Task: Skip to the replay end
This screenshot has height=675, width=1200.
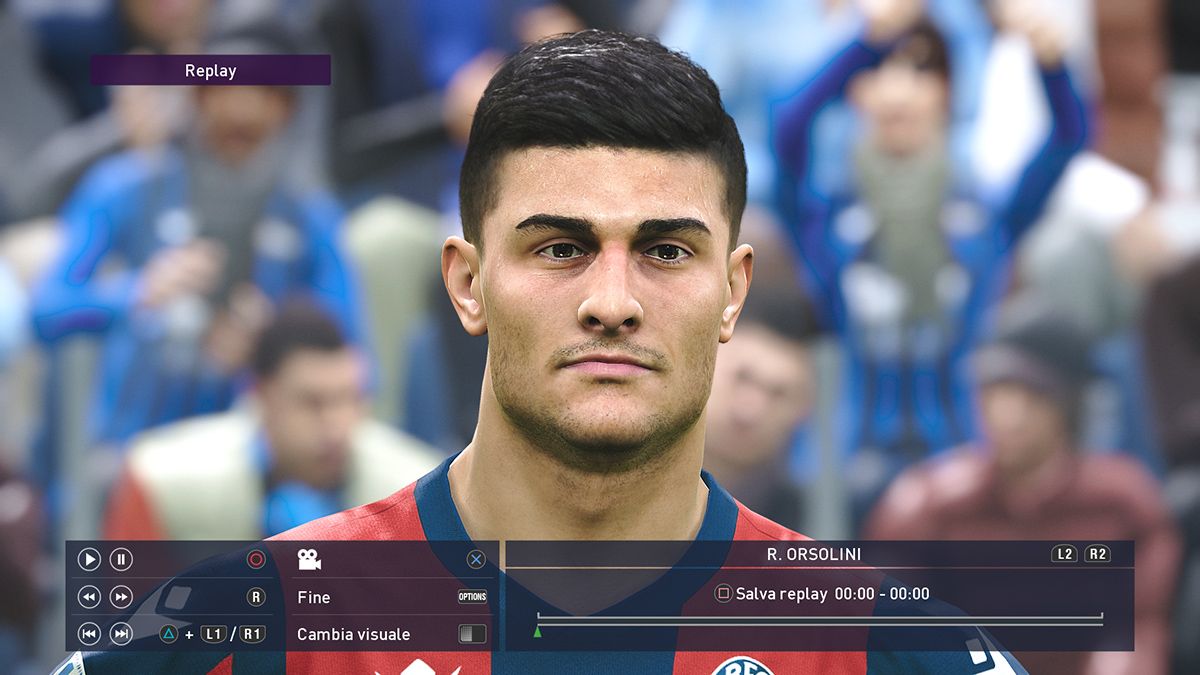Action: click(x=121, y=634)
